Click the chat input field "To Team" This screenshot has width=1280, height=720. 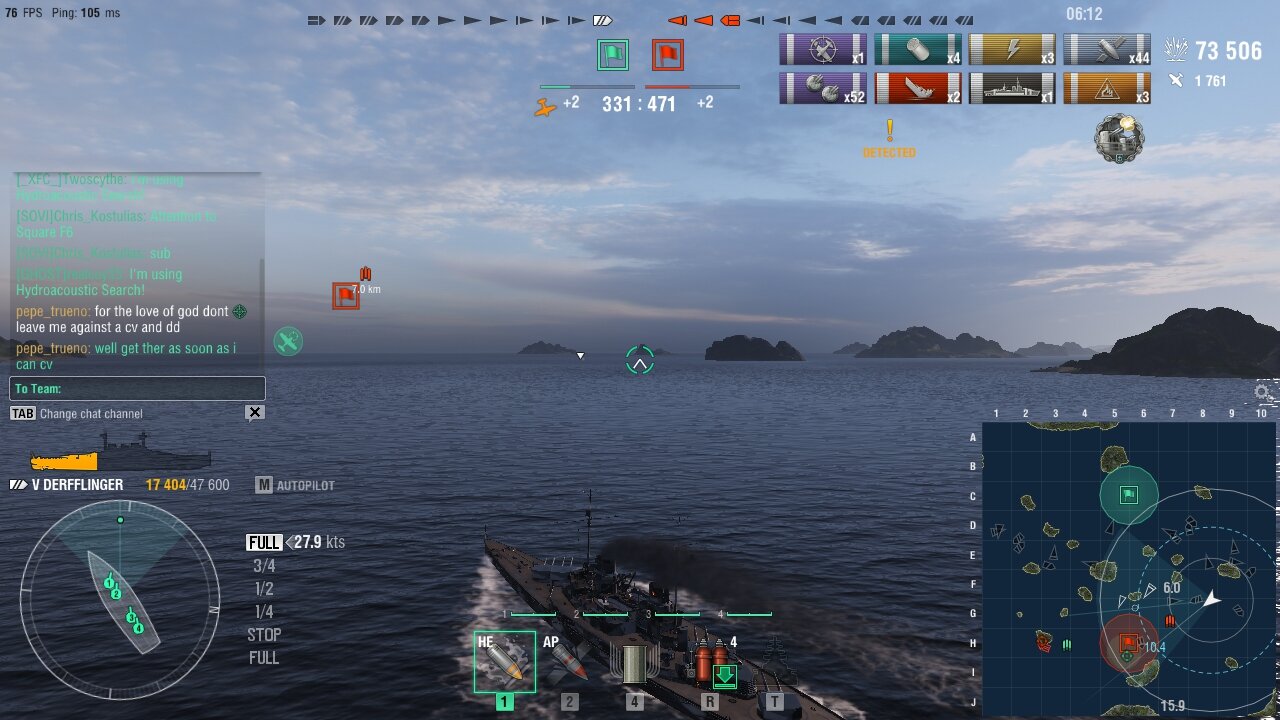(x=137, y=389)
